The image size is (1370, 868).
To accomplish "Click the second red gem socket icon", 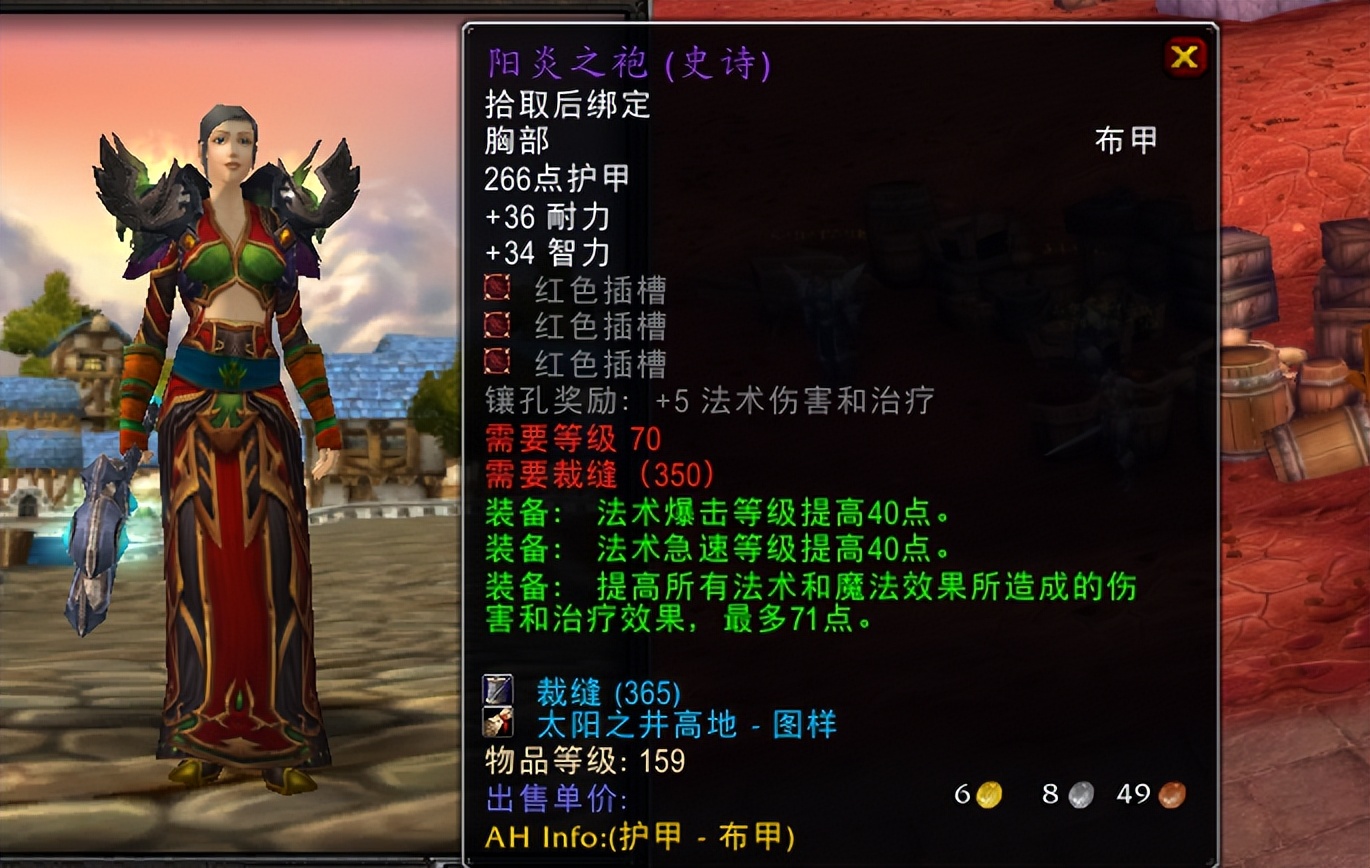I will pos(495,326).
